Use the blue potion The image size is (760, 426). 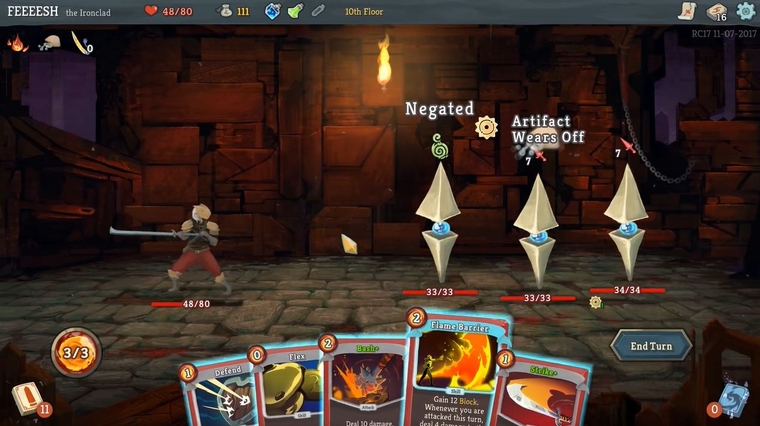pos(273,11)
